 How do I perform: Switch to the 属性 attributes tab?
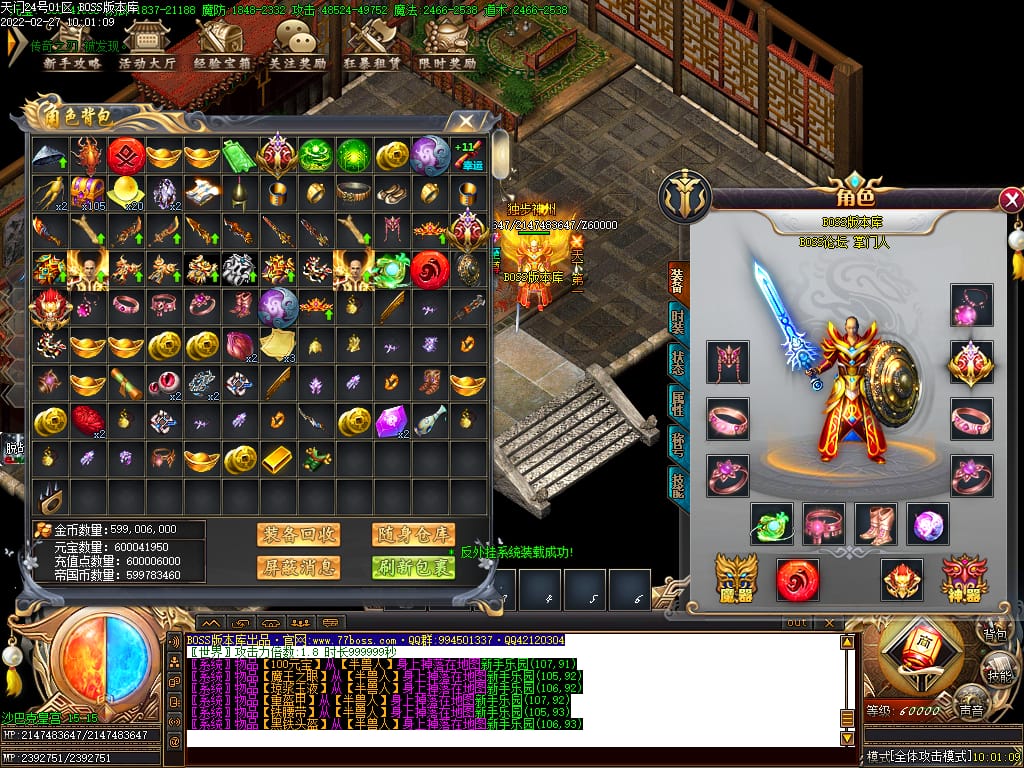(677, 402)
